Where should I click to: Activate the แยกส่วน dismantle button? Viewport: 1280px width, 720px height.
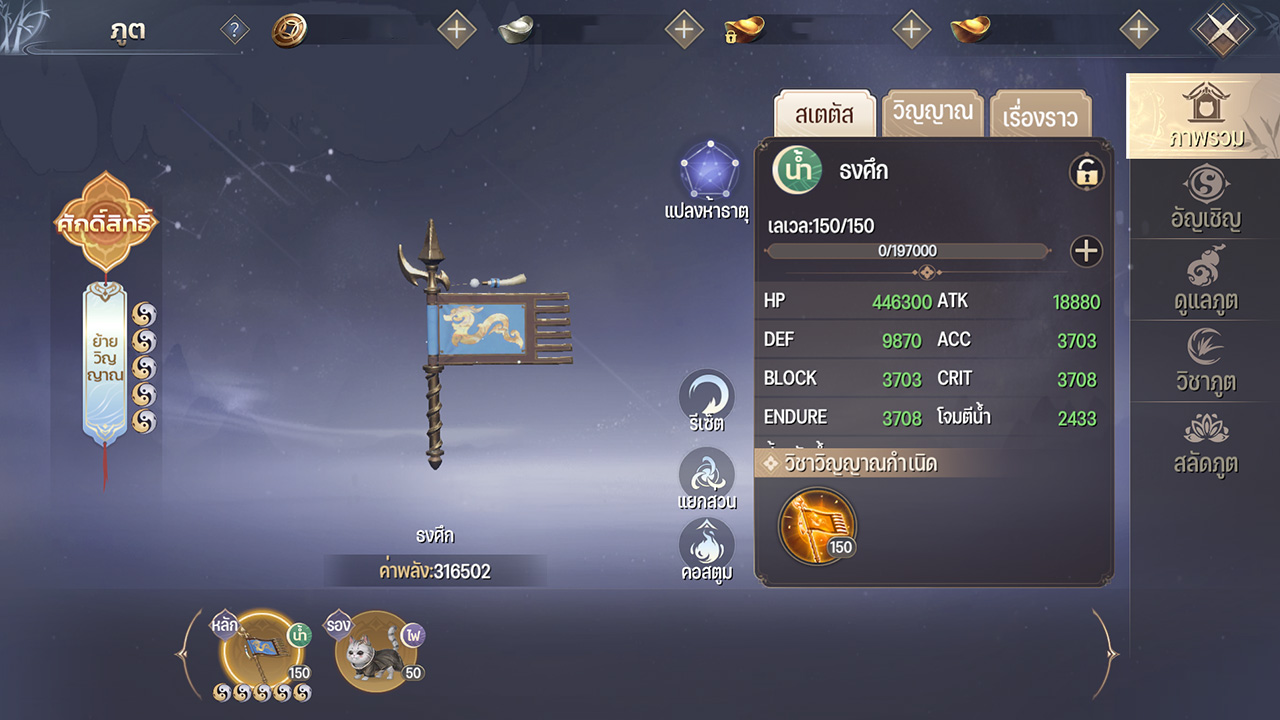pyautogui.click(x=706, y=479)
